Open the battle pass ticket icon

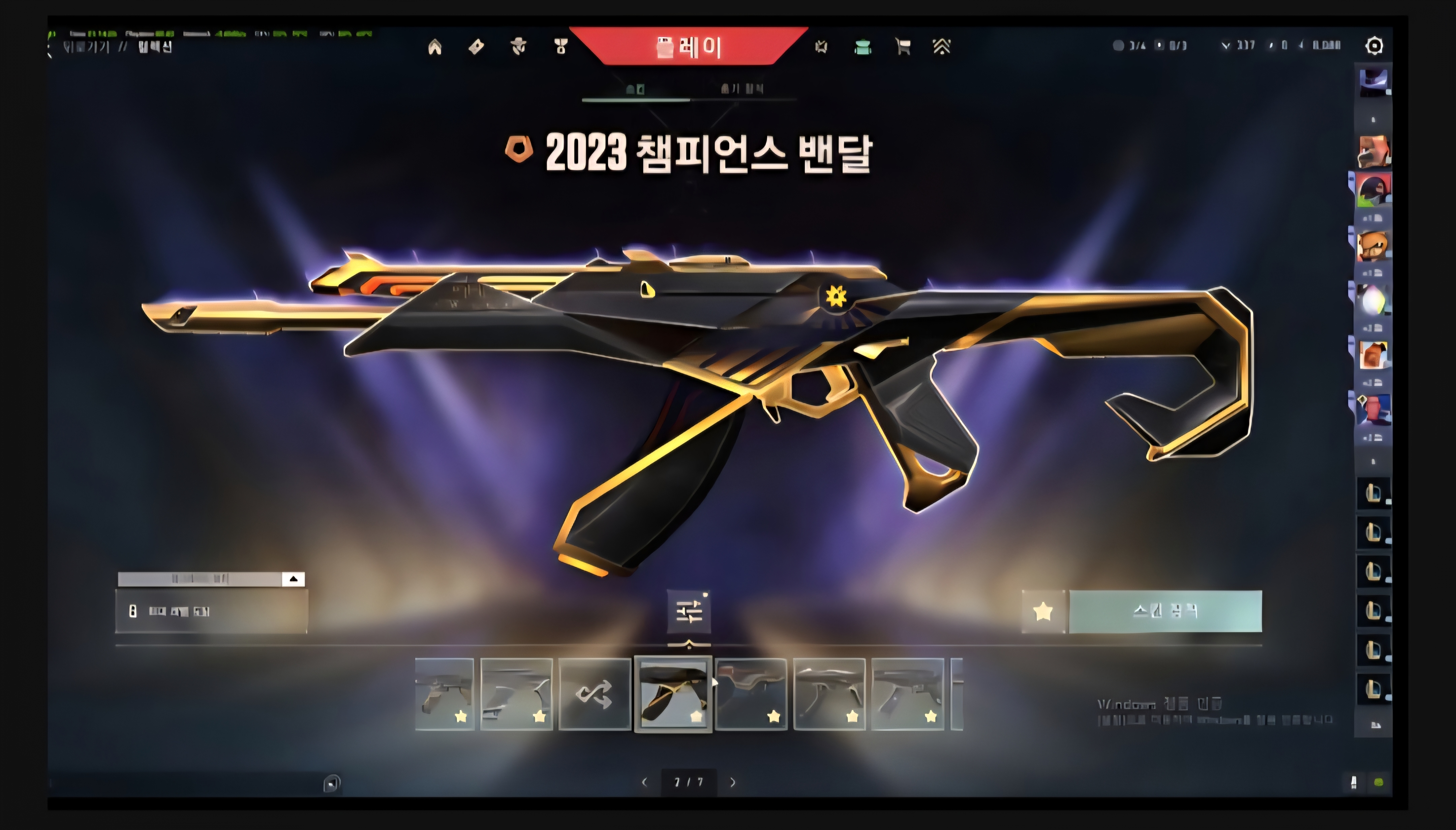[476, 47]
